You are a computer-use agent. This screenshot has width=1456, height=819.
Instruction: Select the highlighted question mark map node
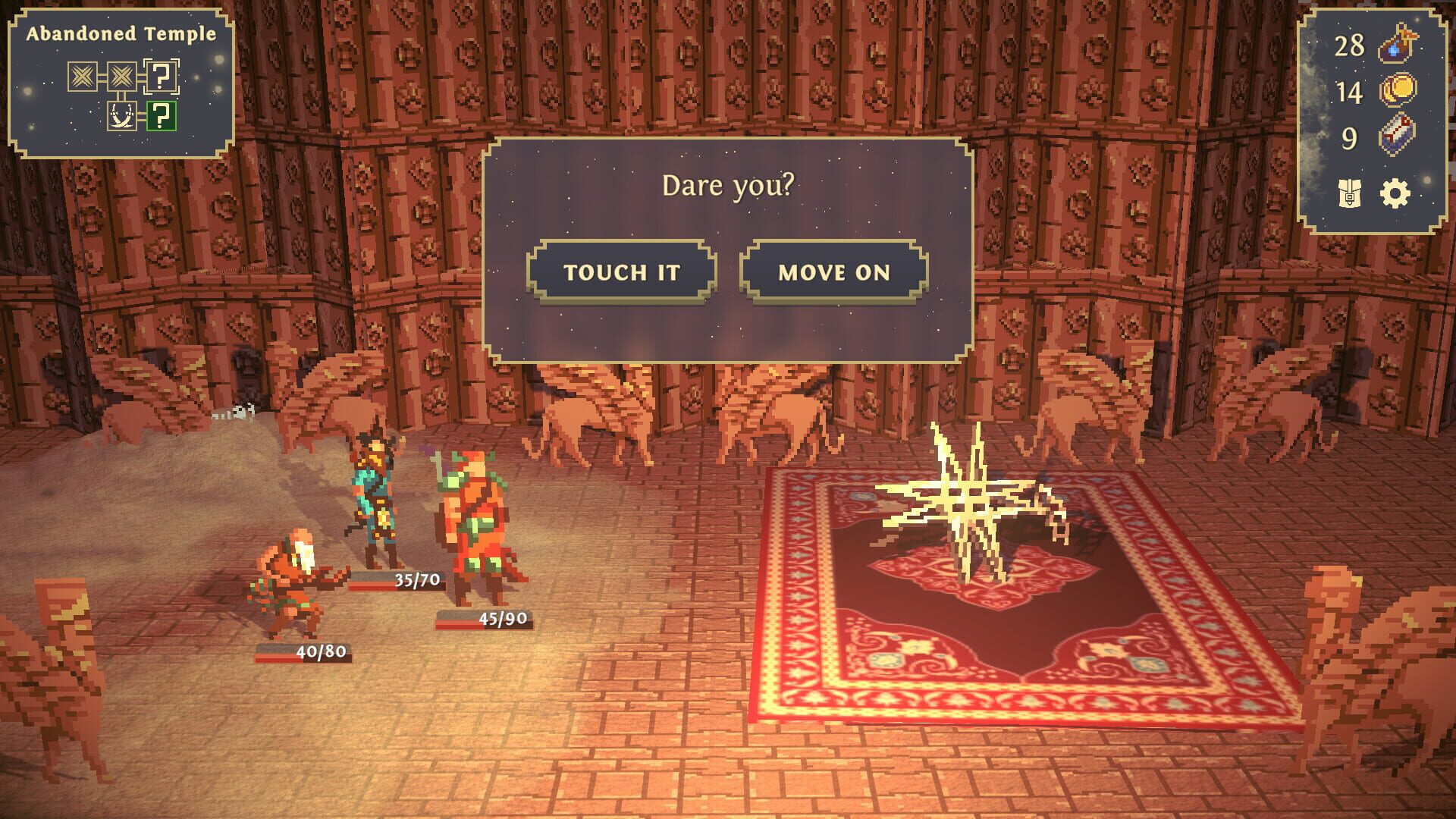coord(160,75)
